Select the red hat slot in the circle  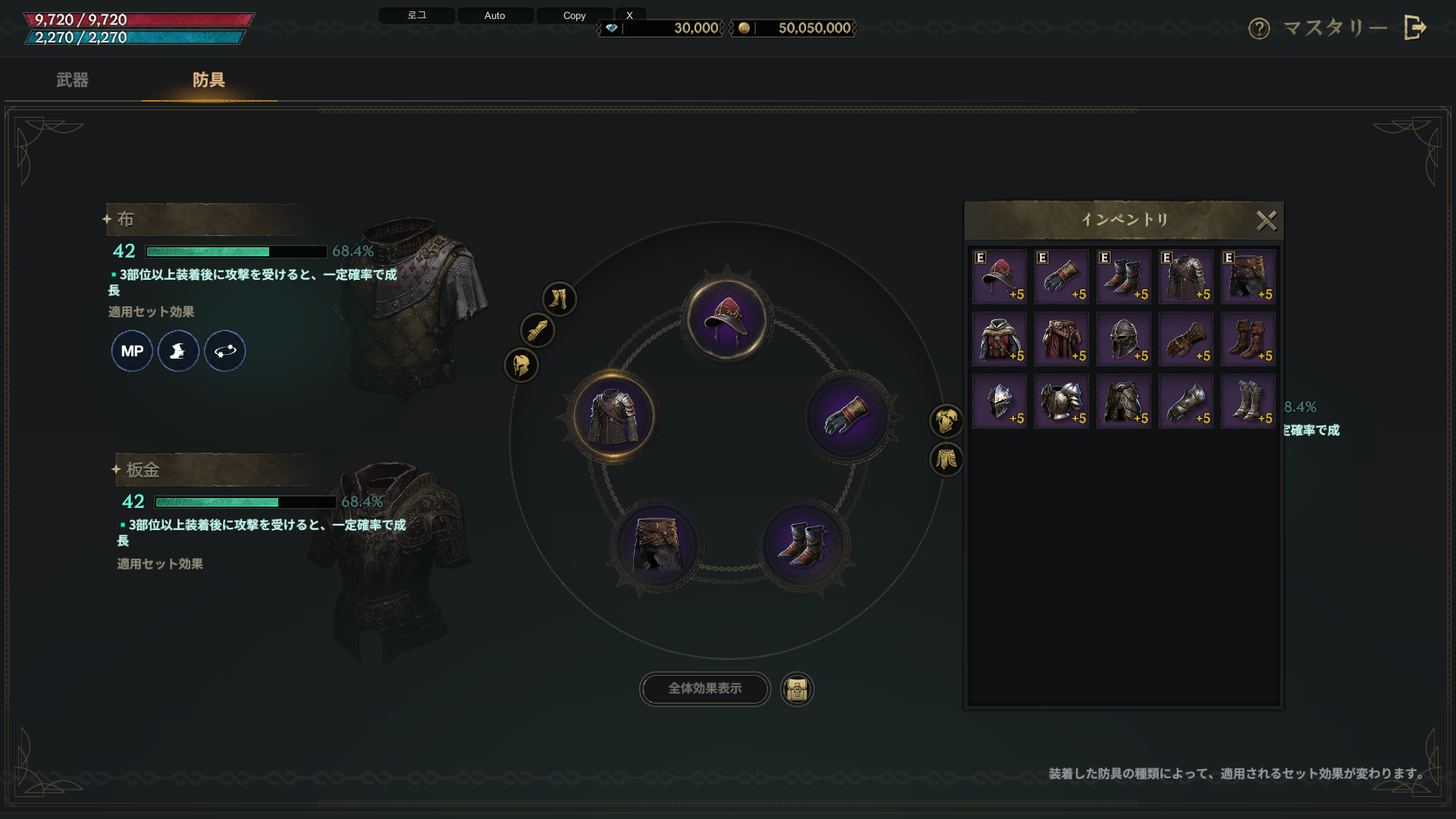[x=726, y=318]
